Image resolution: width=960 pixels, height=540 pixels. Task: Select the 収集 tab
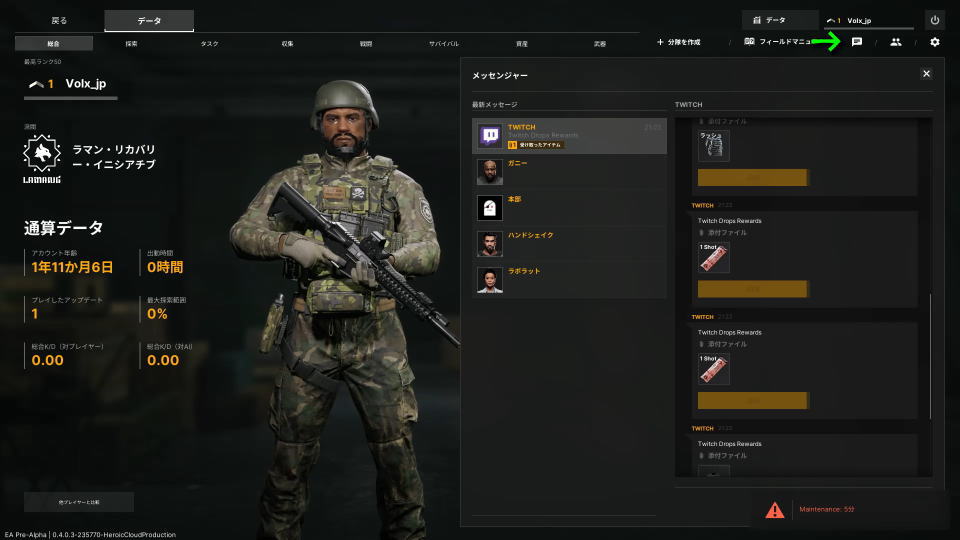tap(287, 43)
